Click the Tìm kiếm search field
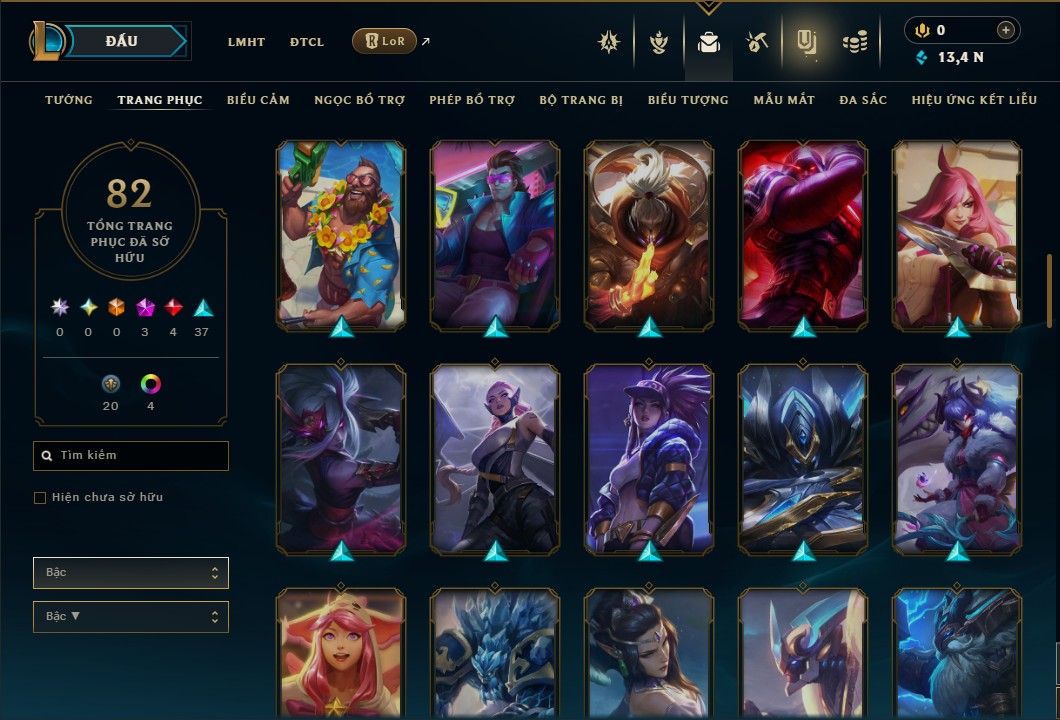Screen dimensions: 1060x720 tap(131, 456)
